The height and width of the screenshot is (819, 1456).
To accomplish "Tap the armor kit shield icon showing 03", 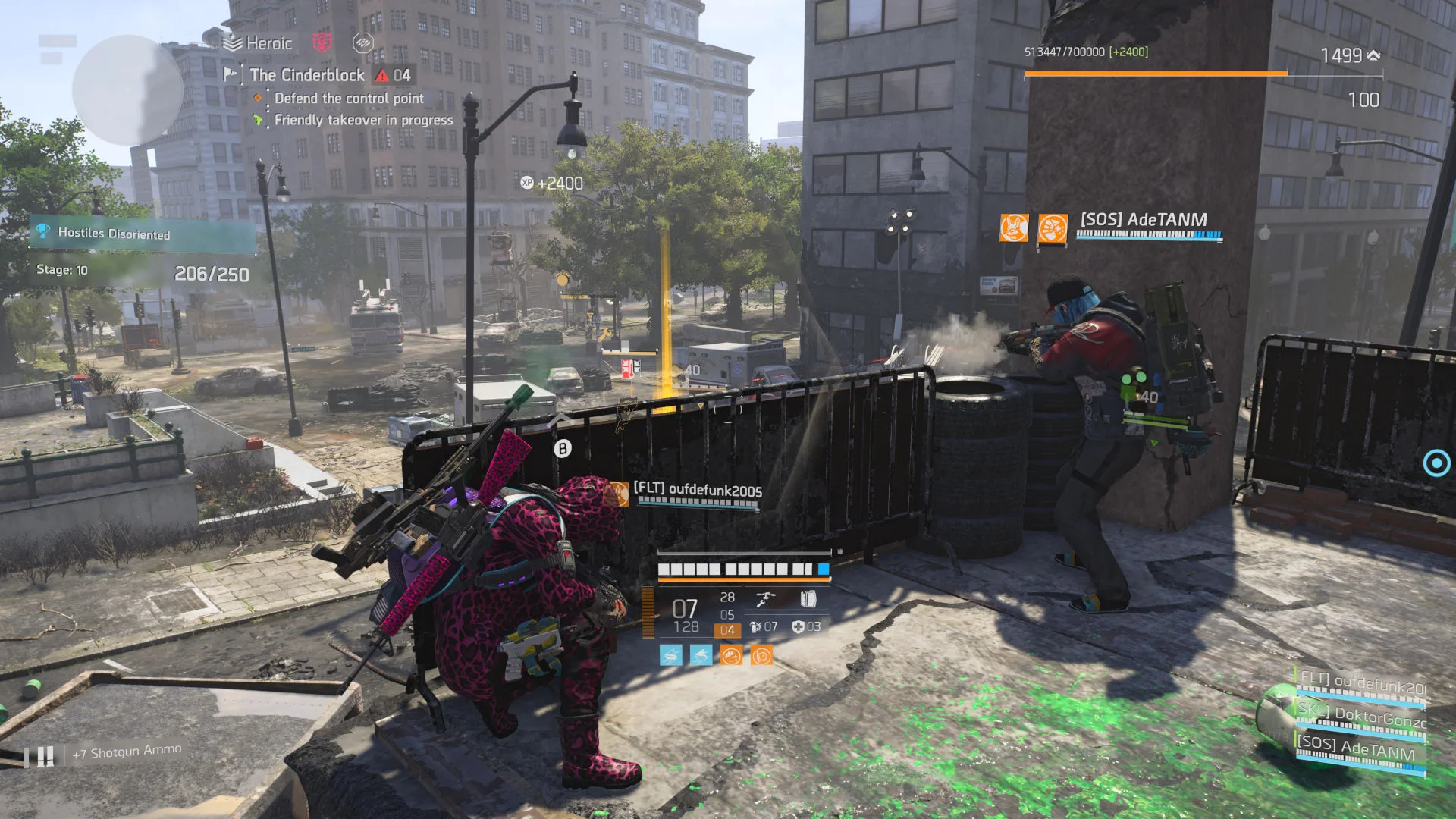I will click(x=800, y=628).
